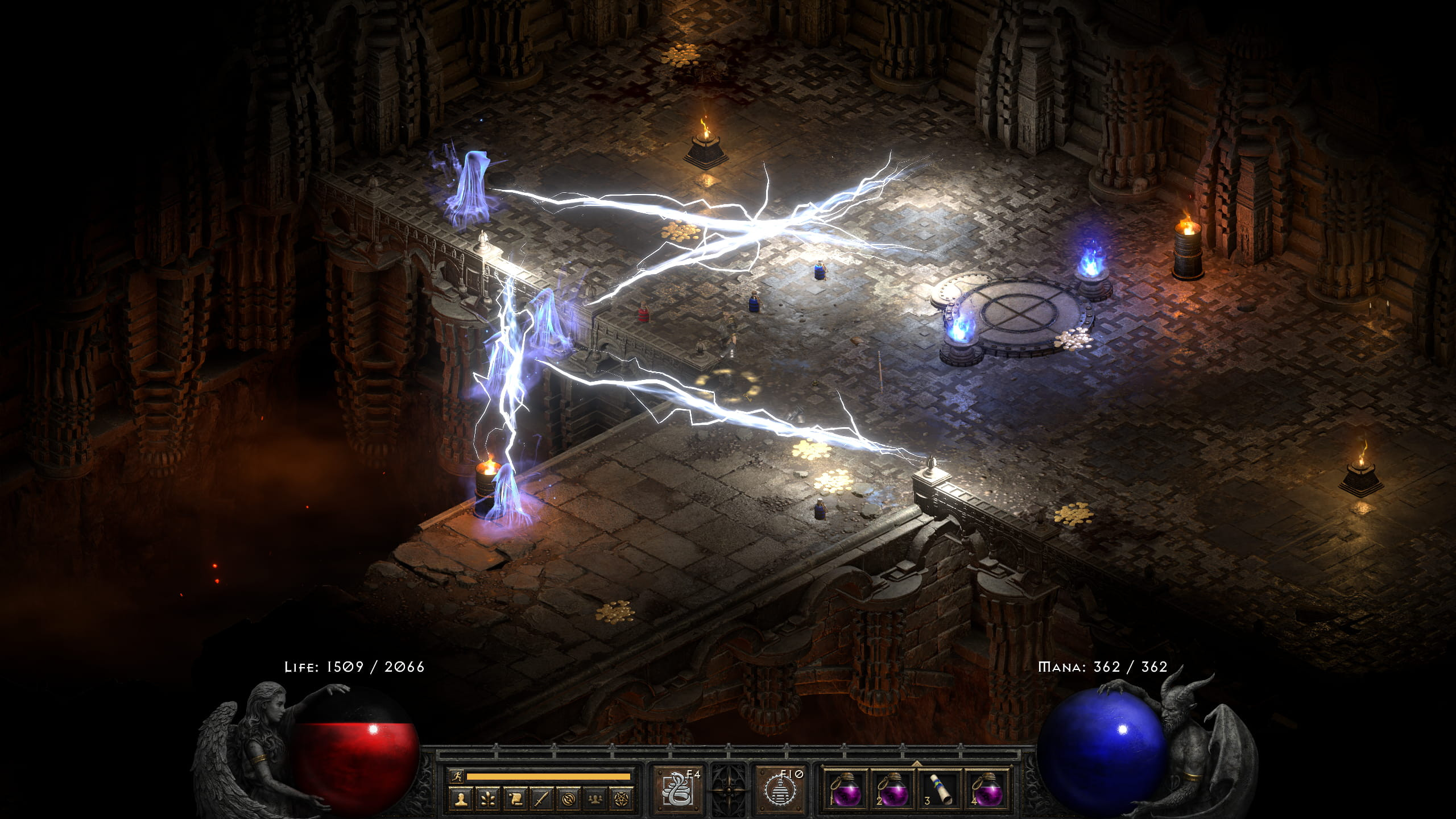This screenshot has height=819, width=1456.
Task: Select the F10 right-hand skill icon
Action: (x=783, y=791)
